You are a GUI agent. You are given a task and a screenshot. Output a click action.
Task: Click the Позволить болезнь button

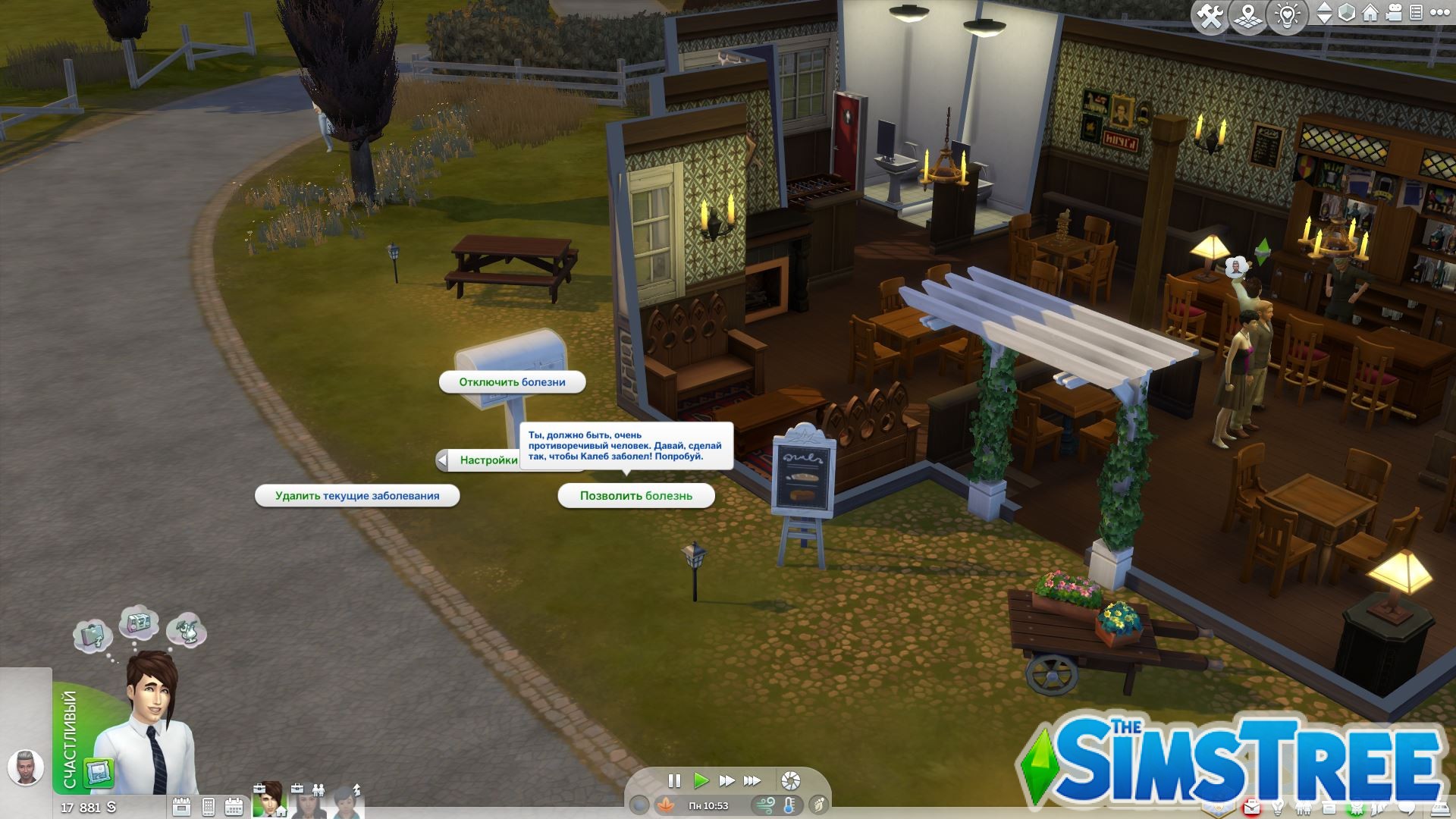[635, 495]
